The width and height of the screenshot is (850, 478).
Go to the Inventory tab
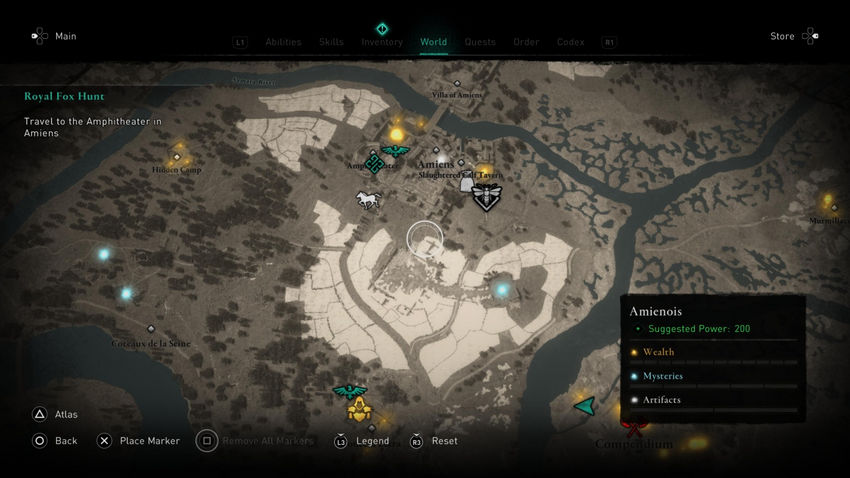382,42
